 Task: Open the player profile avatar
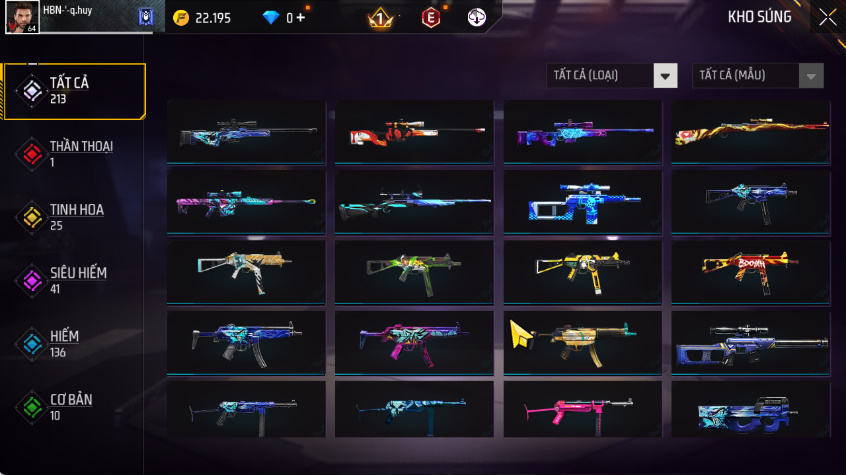tap(20, 17)
